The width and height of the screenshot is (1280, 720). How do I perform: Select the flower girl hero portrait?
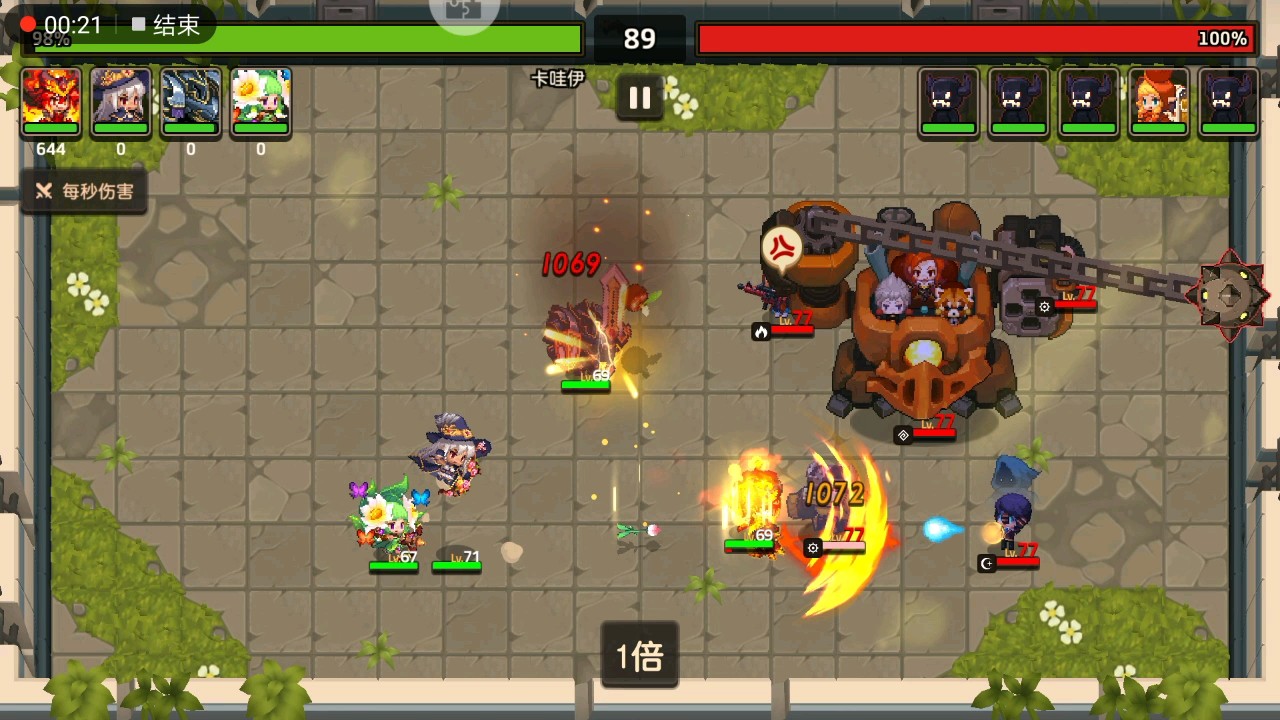[261, 101]
